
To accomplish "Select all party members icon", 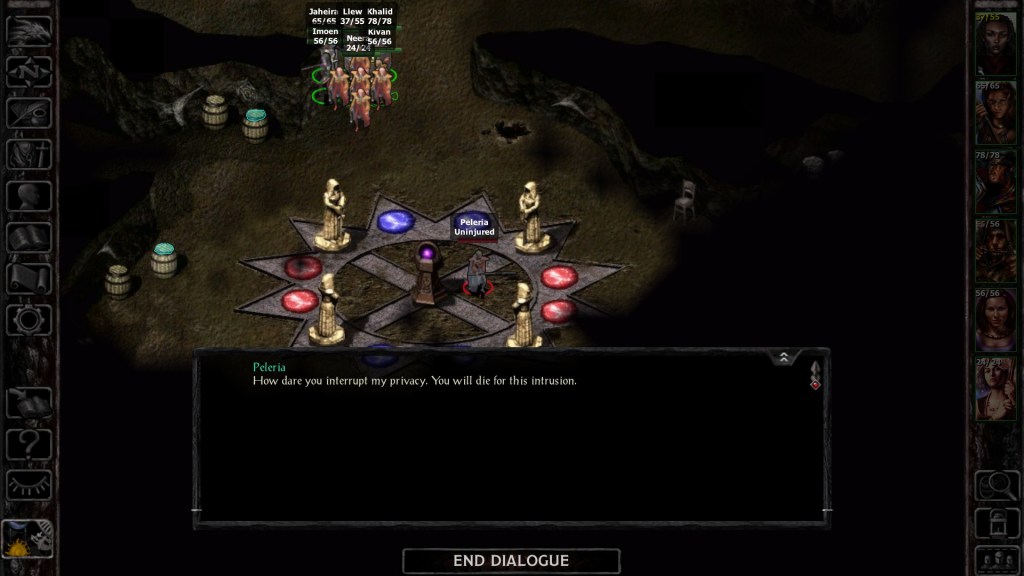I will (995, 558).
